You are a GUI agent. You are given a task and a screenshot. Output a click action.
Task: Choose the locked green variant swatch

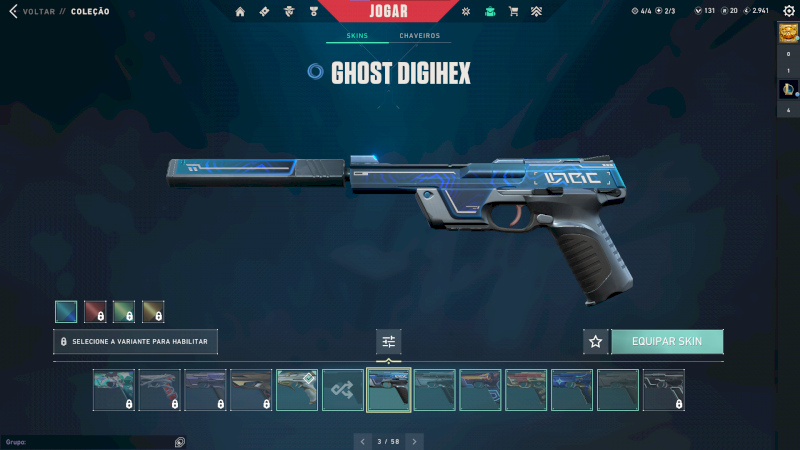[124, 312]
